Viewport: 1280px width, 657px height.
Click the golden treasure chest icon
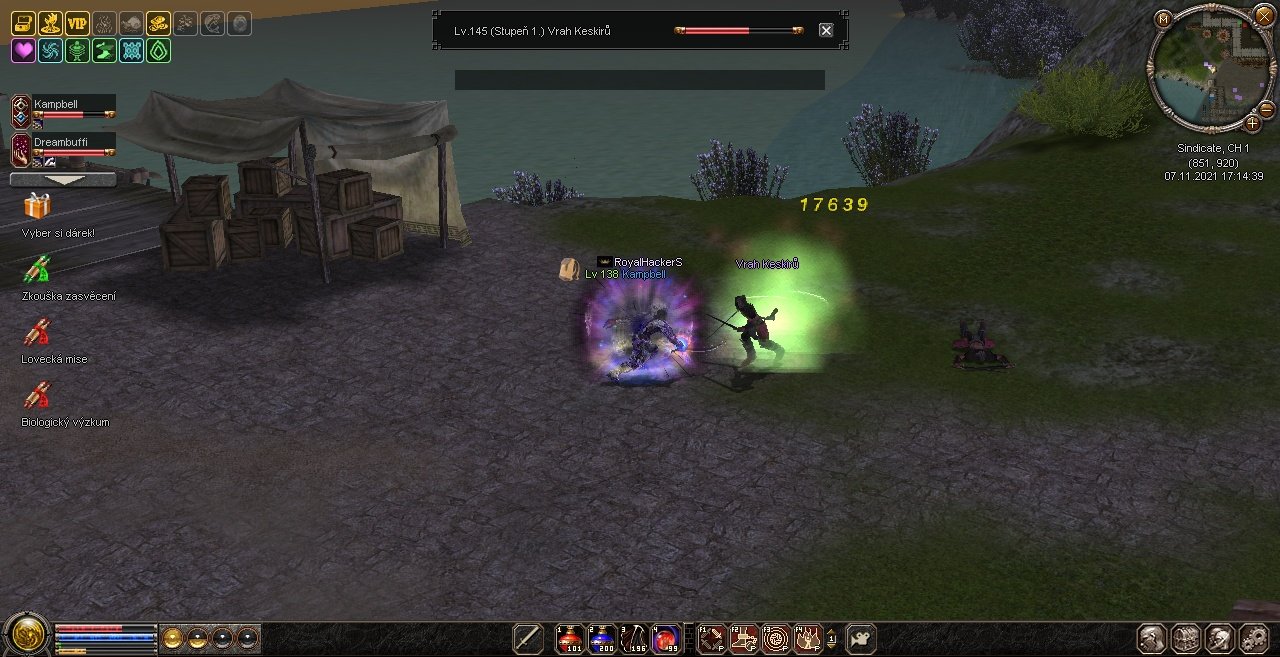(x=23, y=24)
